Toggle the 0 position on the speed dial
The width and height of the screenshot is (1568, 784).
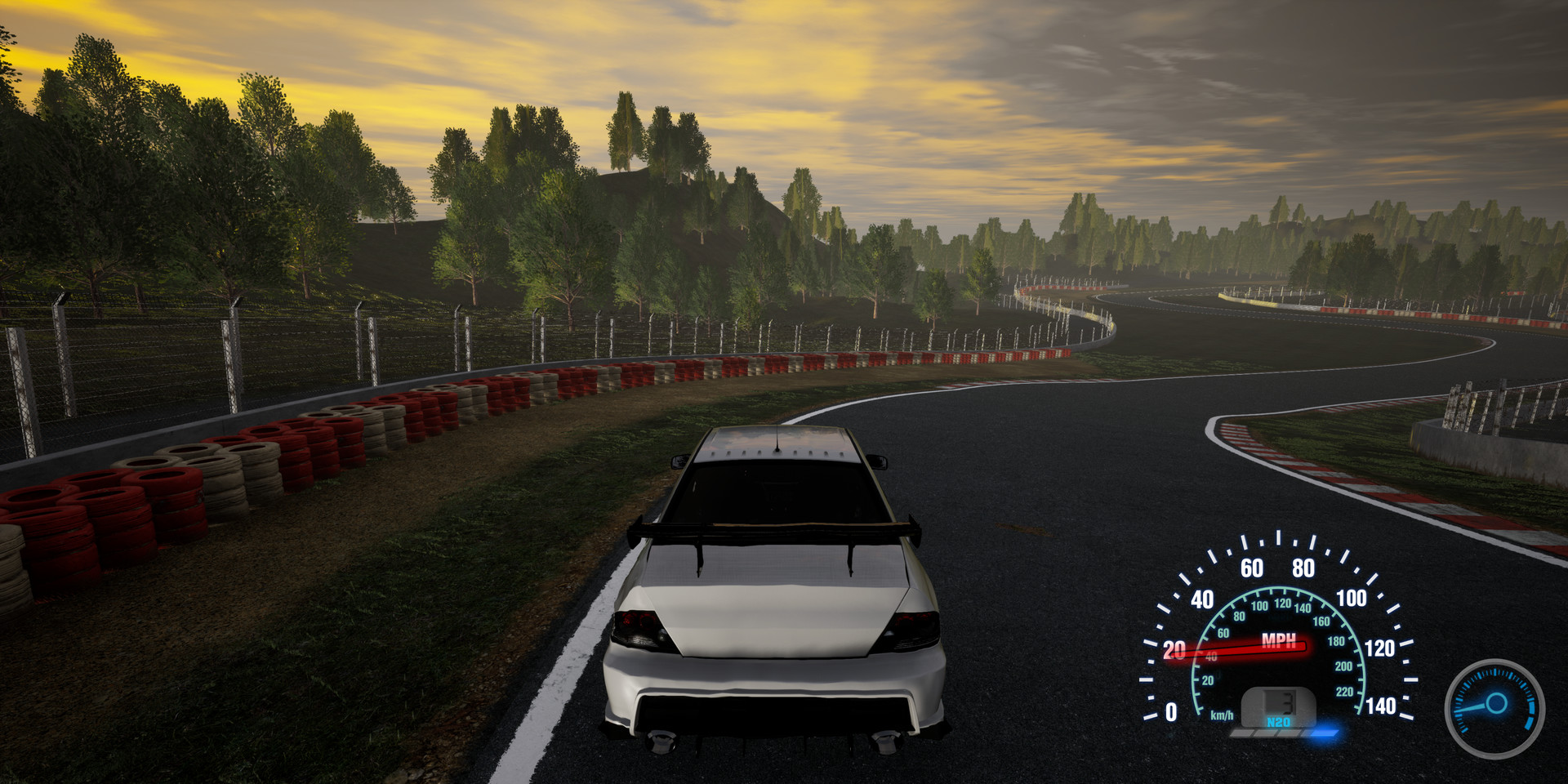(1170, 712)
